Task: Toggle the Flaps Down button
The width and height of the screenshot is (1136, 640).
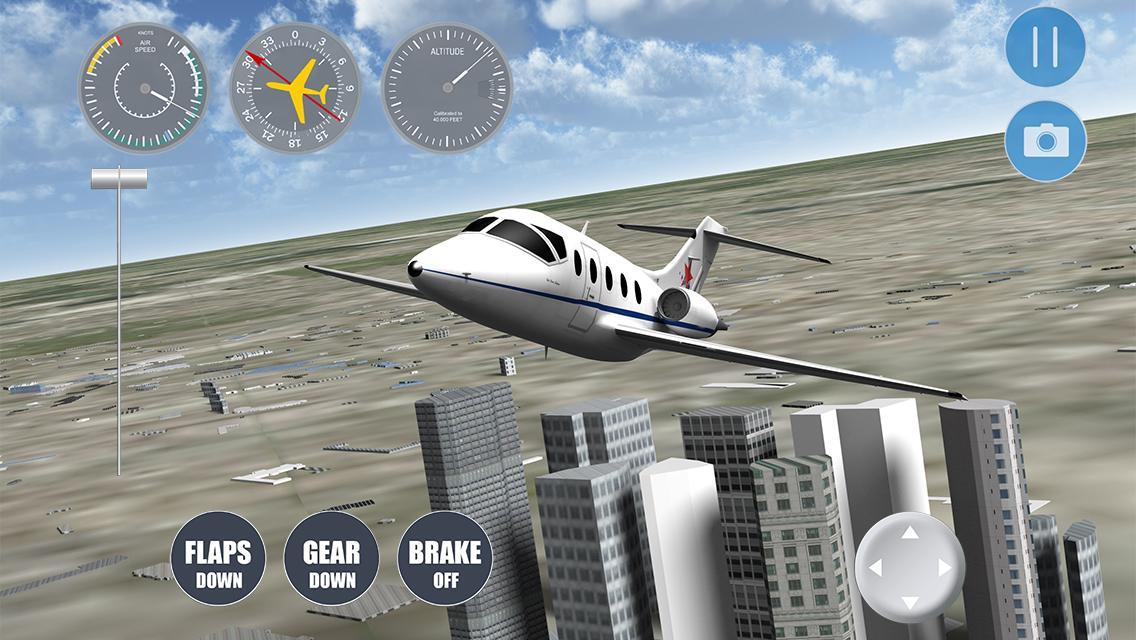Action: [218, 562]
